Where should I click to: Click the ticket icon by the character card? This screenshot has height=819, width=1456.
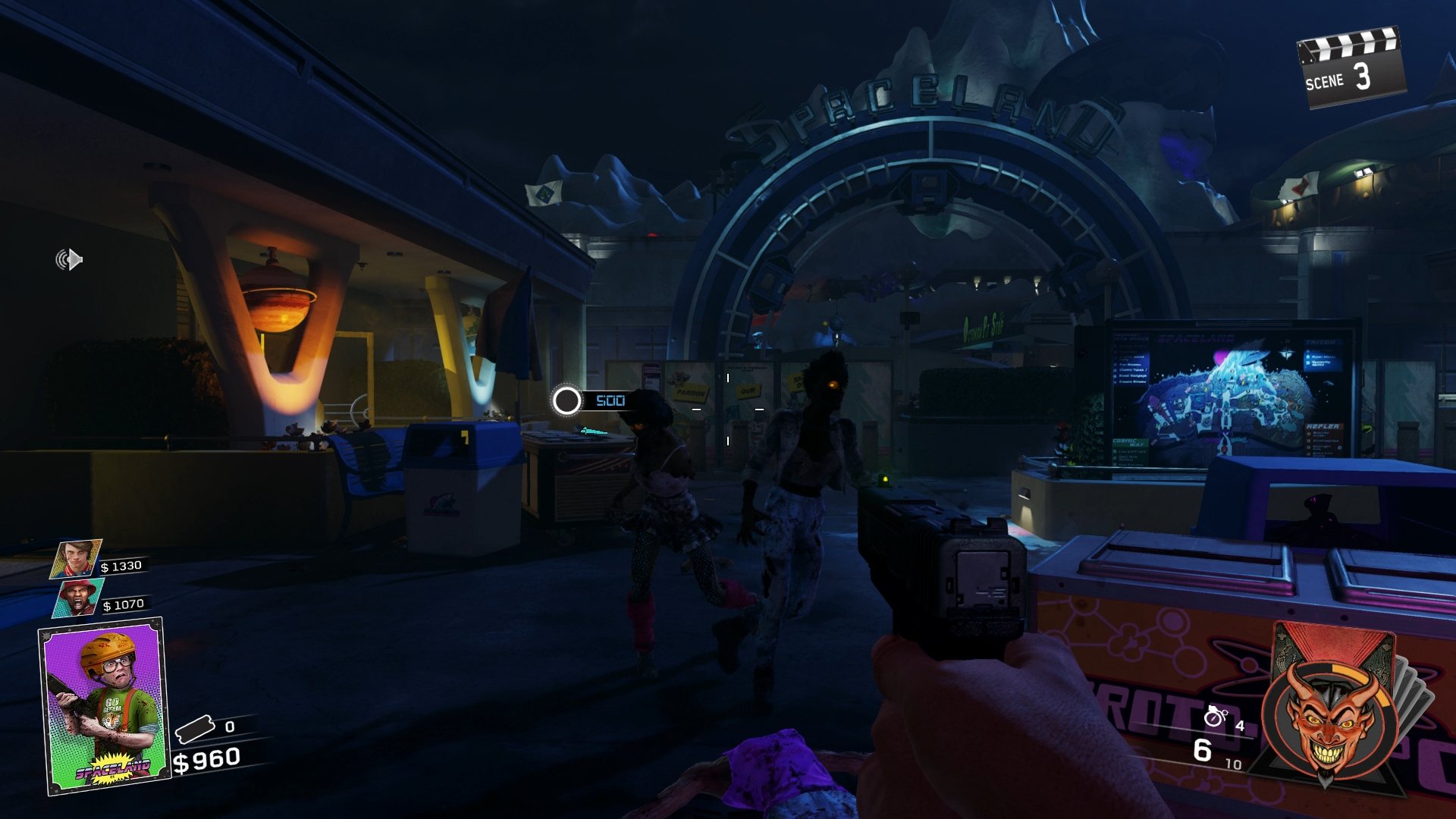coord(196,730)
